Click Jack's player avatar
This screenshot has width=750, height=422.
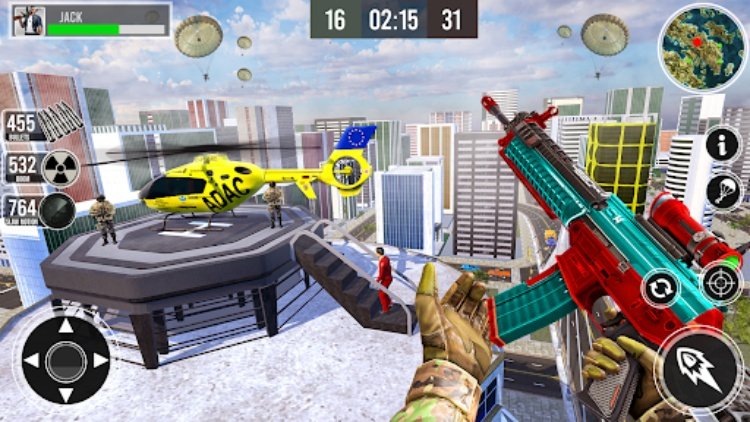pos(29,20)
